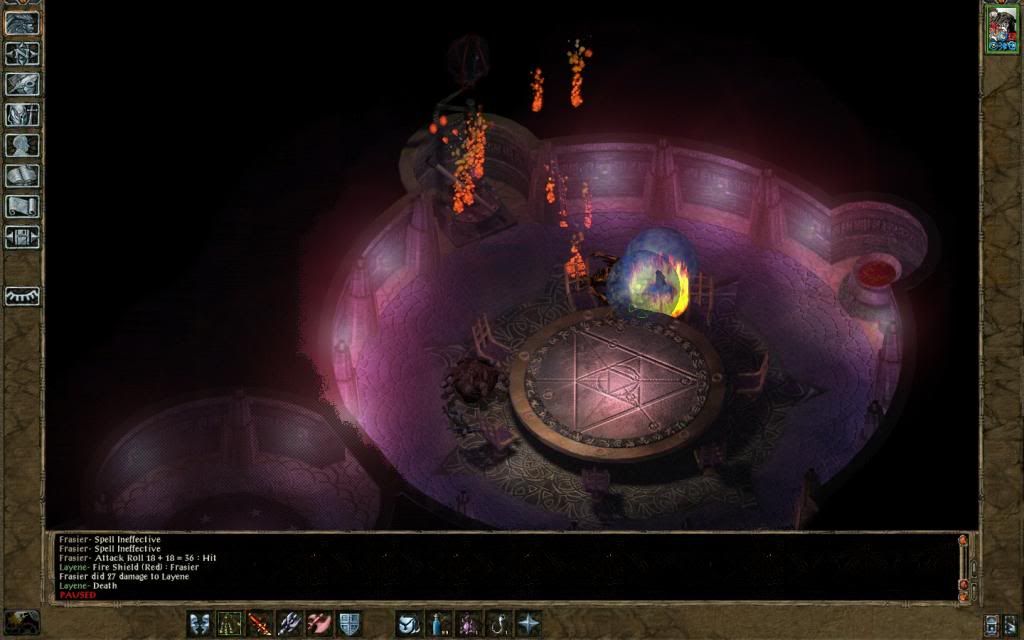Open the star special abilities button
This screenshot has width=1024, height=640.
point(528,623)
